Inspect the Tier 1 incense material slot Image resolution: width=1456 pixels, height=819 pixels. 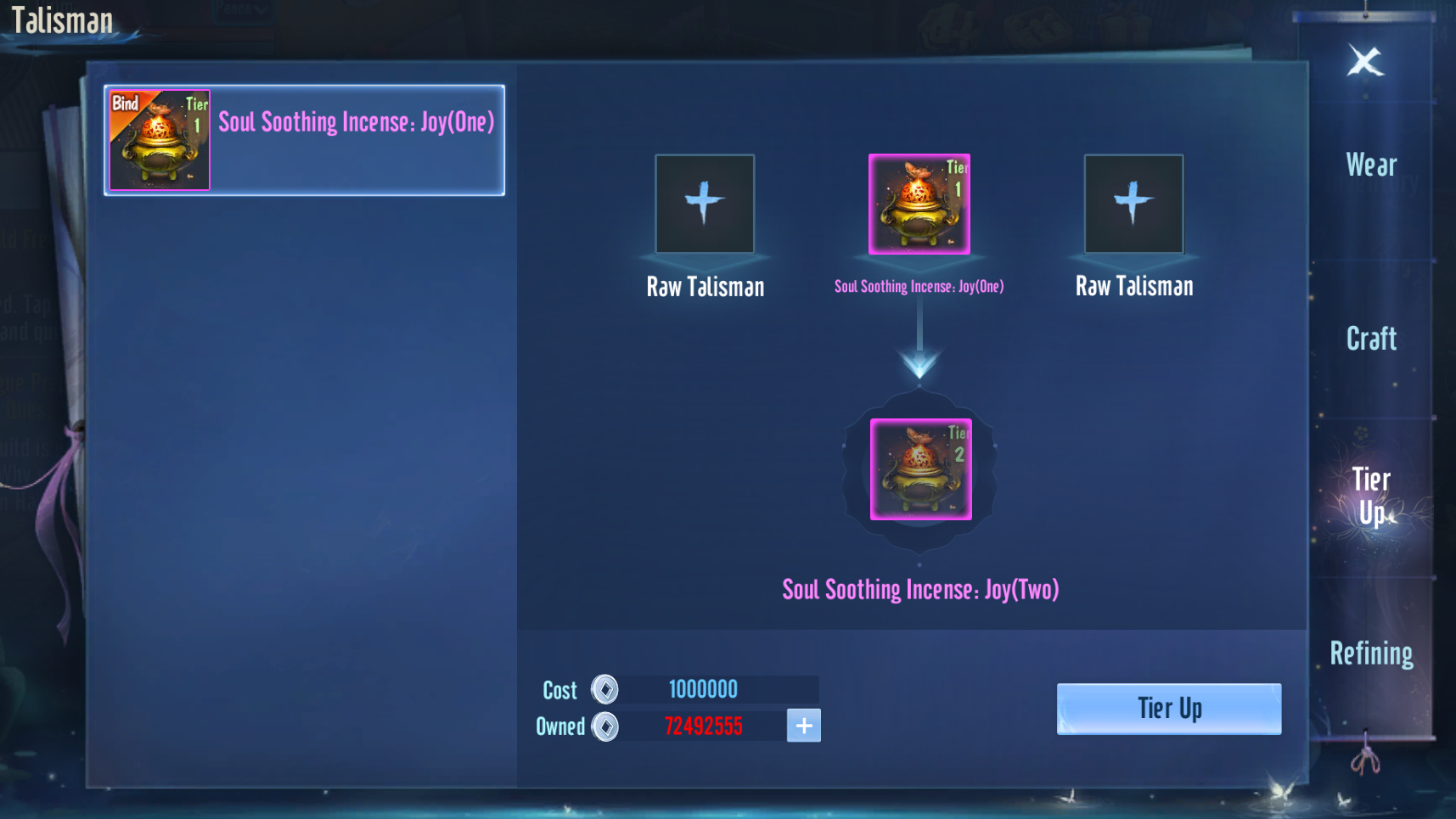[x=919, y=204]
